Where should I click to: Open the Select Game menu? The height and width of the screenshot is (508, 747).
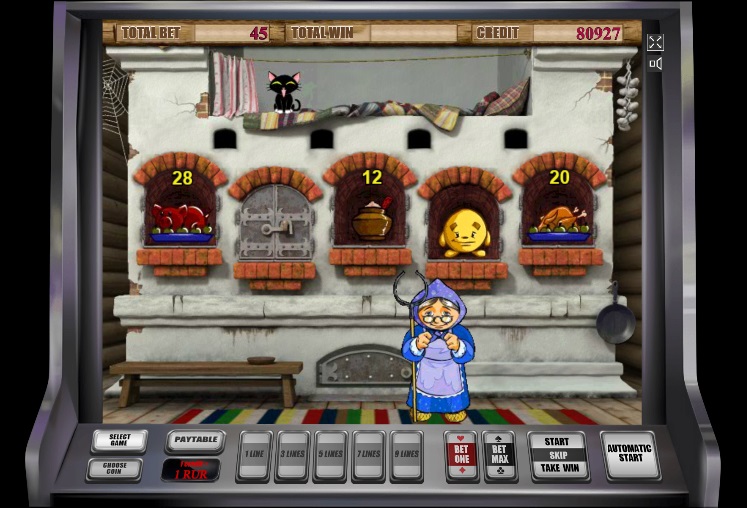tap(119, 441)
